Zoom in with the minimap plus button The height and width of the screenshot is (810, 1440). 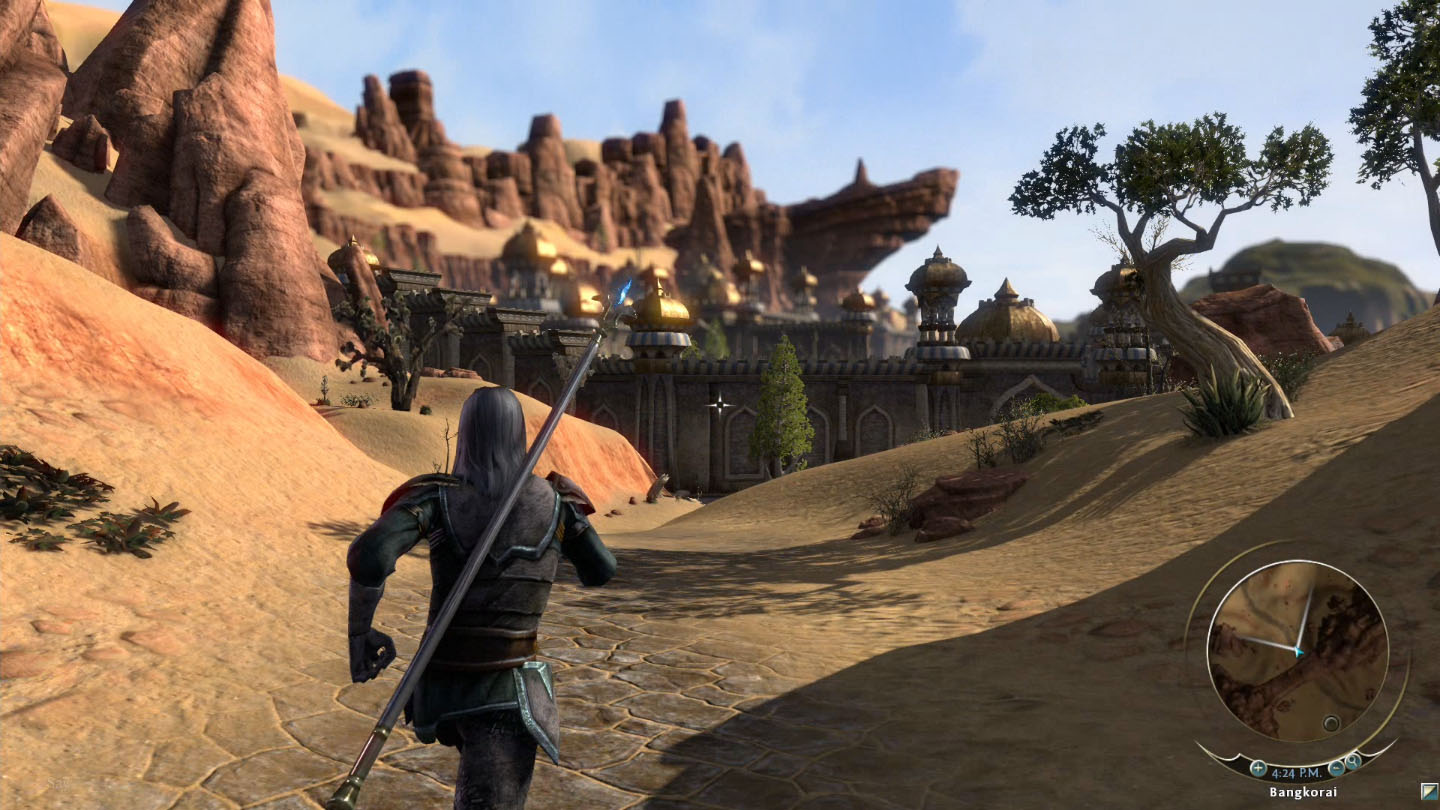pos(1258,768)
